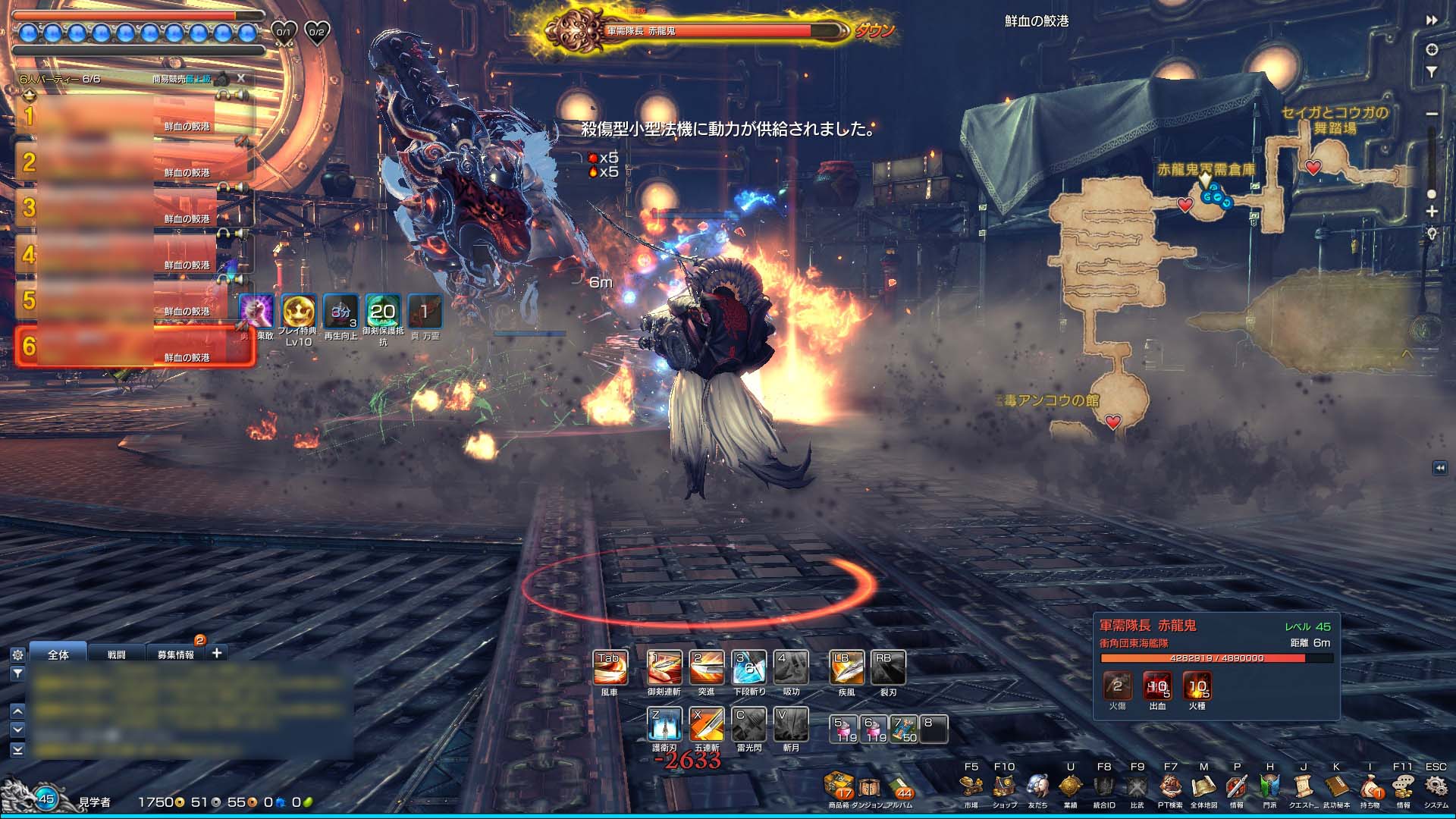This screenshot has height=819, width=1456.
Task: Select the 全体 chat tab
Action: click(58, 654)
